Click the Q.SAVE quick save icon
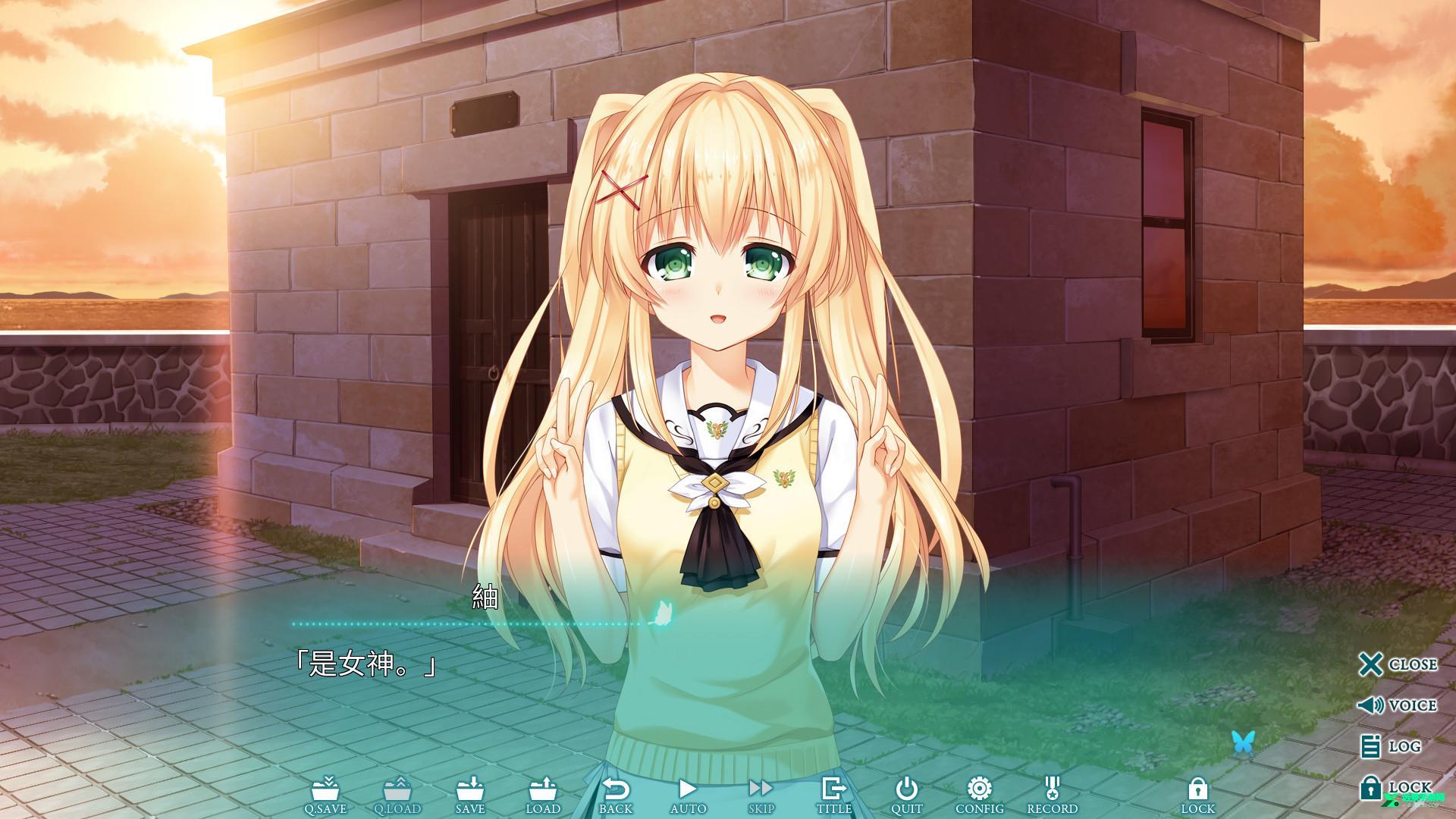This screenshot has width=1456, height=819. pos(326,791)
